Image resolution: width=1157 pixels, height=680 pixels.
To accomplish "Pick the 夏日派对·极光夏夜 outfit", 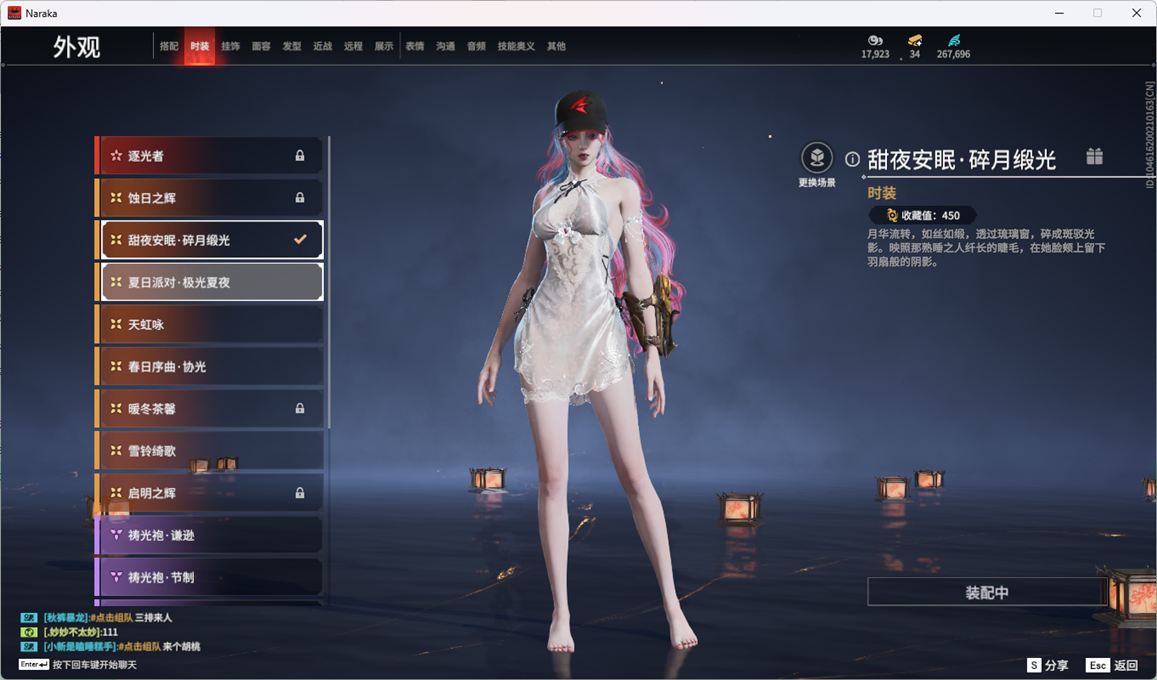I will point(210,282).
